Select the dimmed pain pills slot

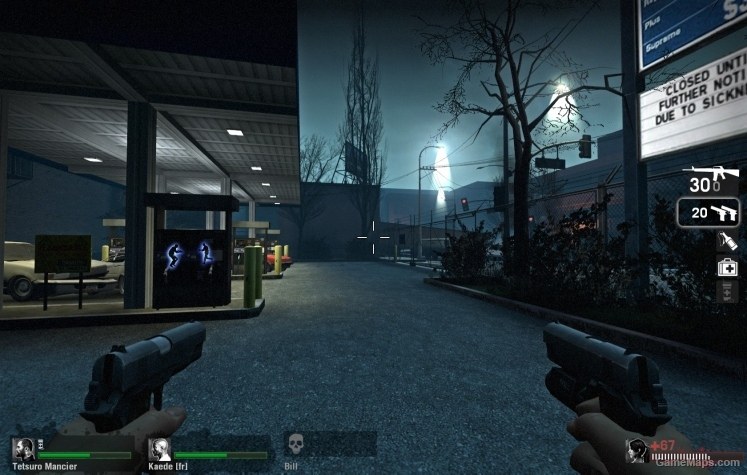[727, 290]
